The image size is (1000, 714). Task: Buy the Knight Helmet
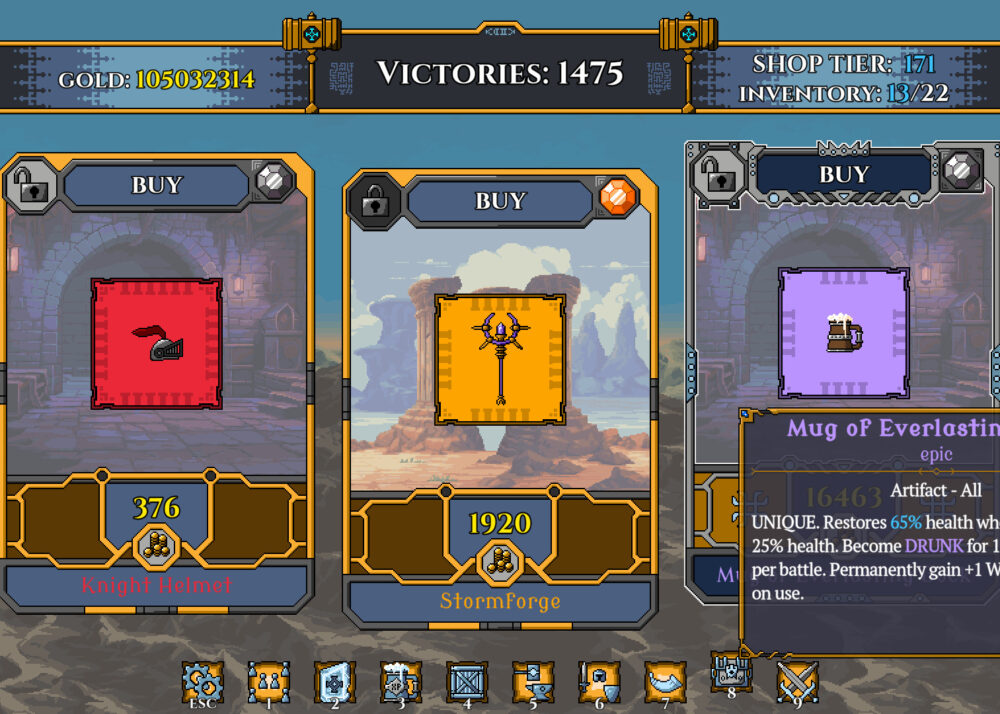pyautogui.click(x=157, y=185)
